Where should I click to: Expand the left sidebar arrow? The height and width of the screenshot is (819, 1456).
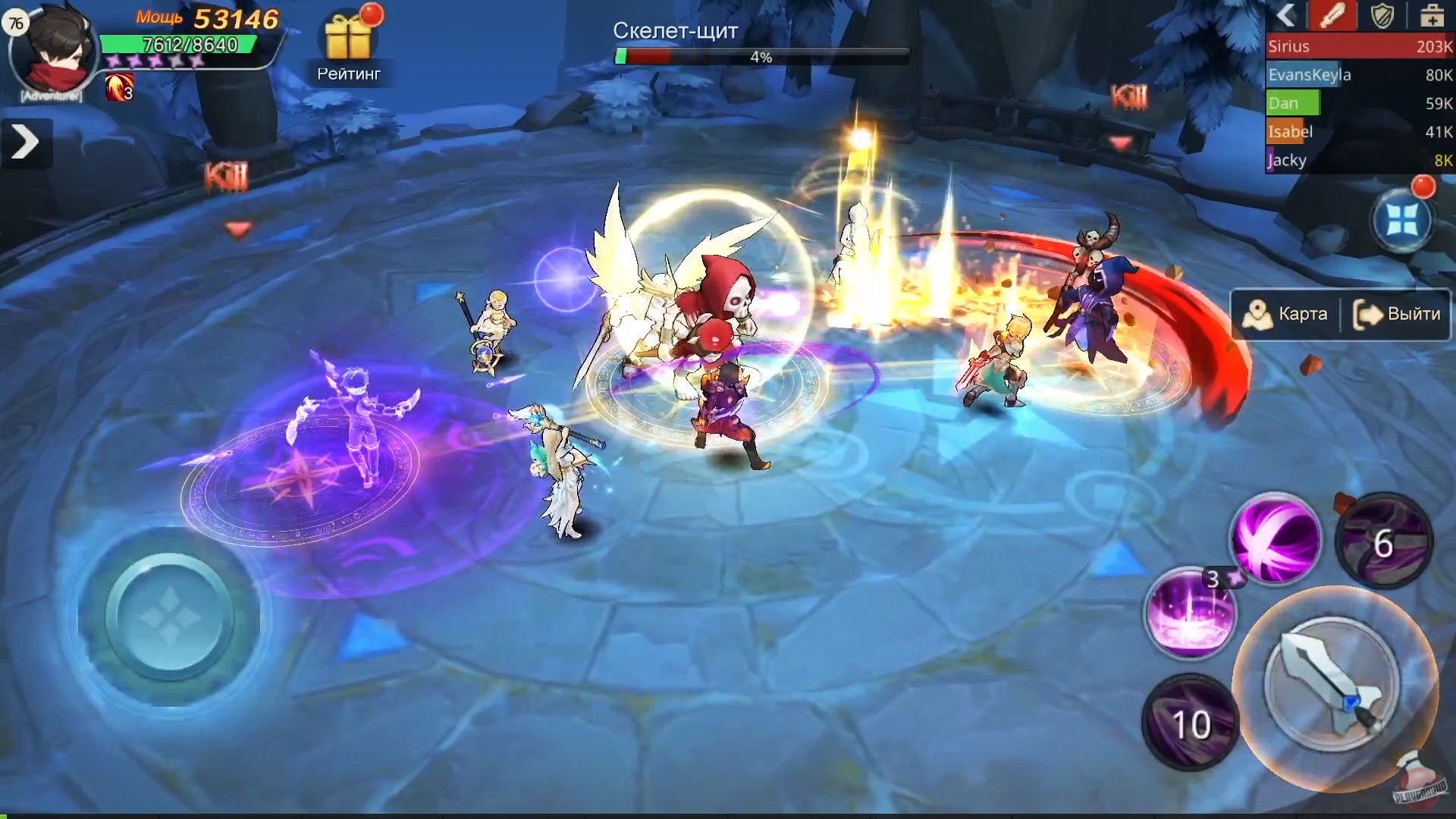point(26,142)
